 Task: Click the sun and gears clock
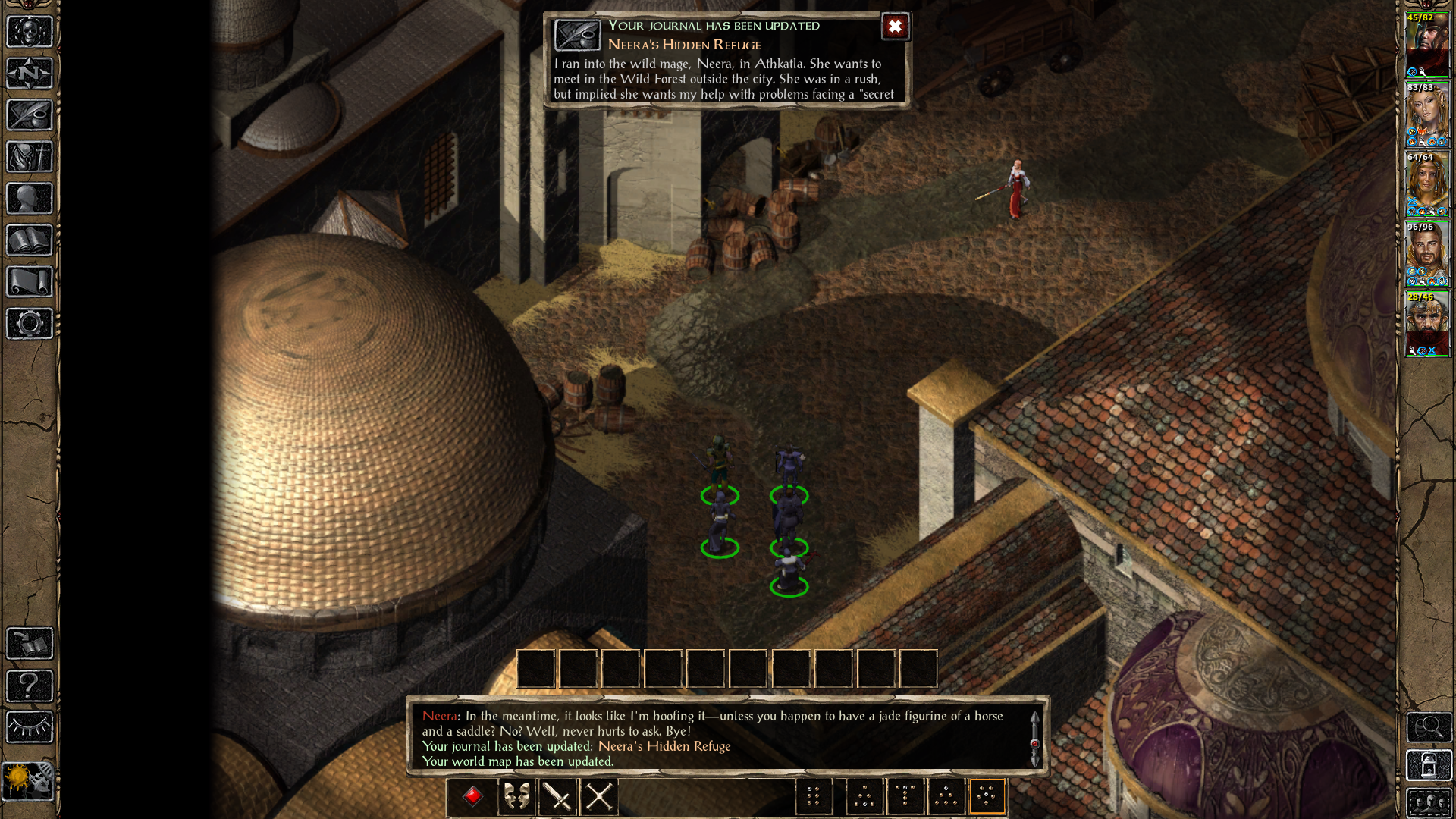(28, 781)
